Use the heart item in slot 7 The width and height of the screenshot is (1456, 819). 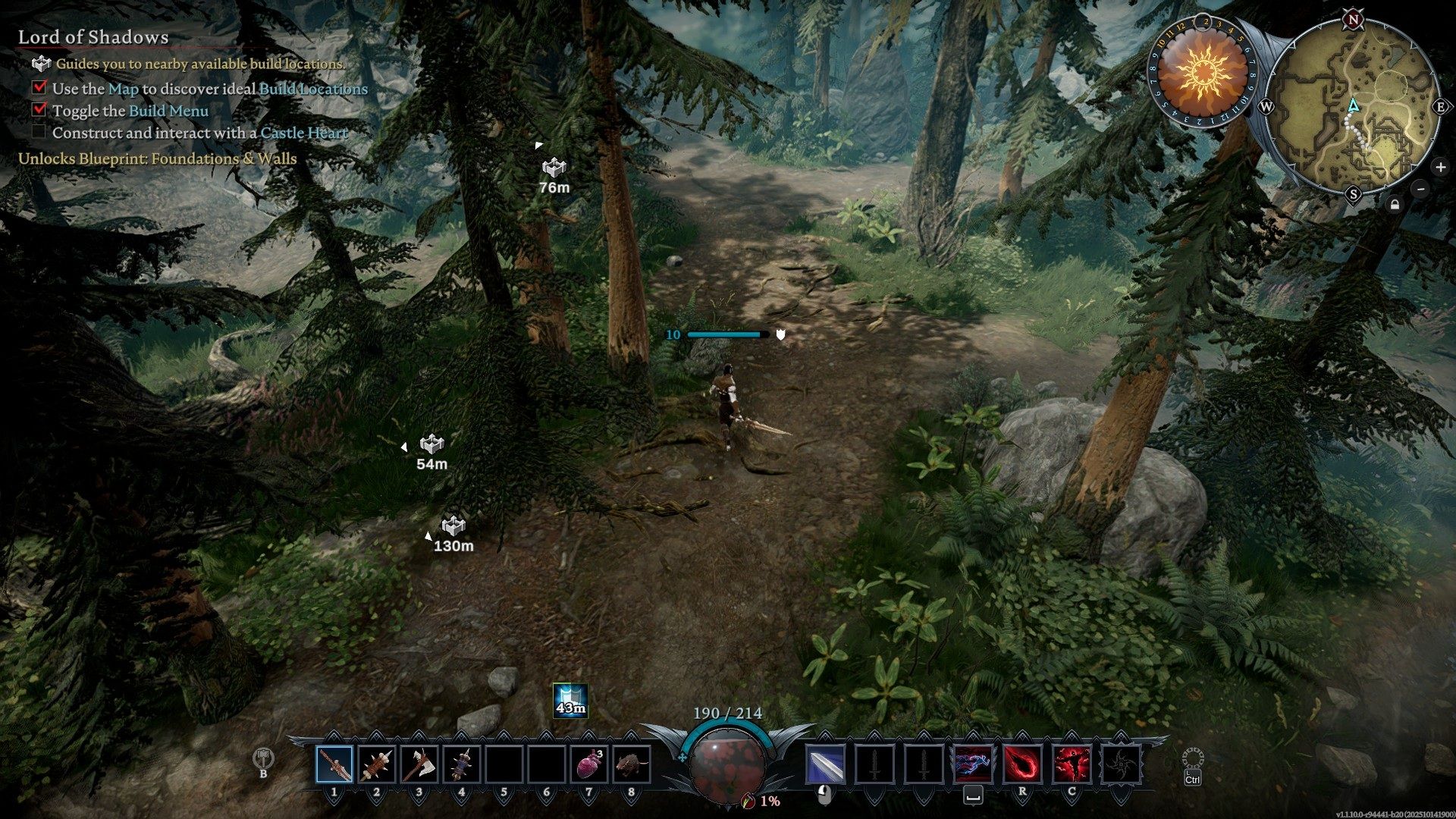(588, 764)
